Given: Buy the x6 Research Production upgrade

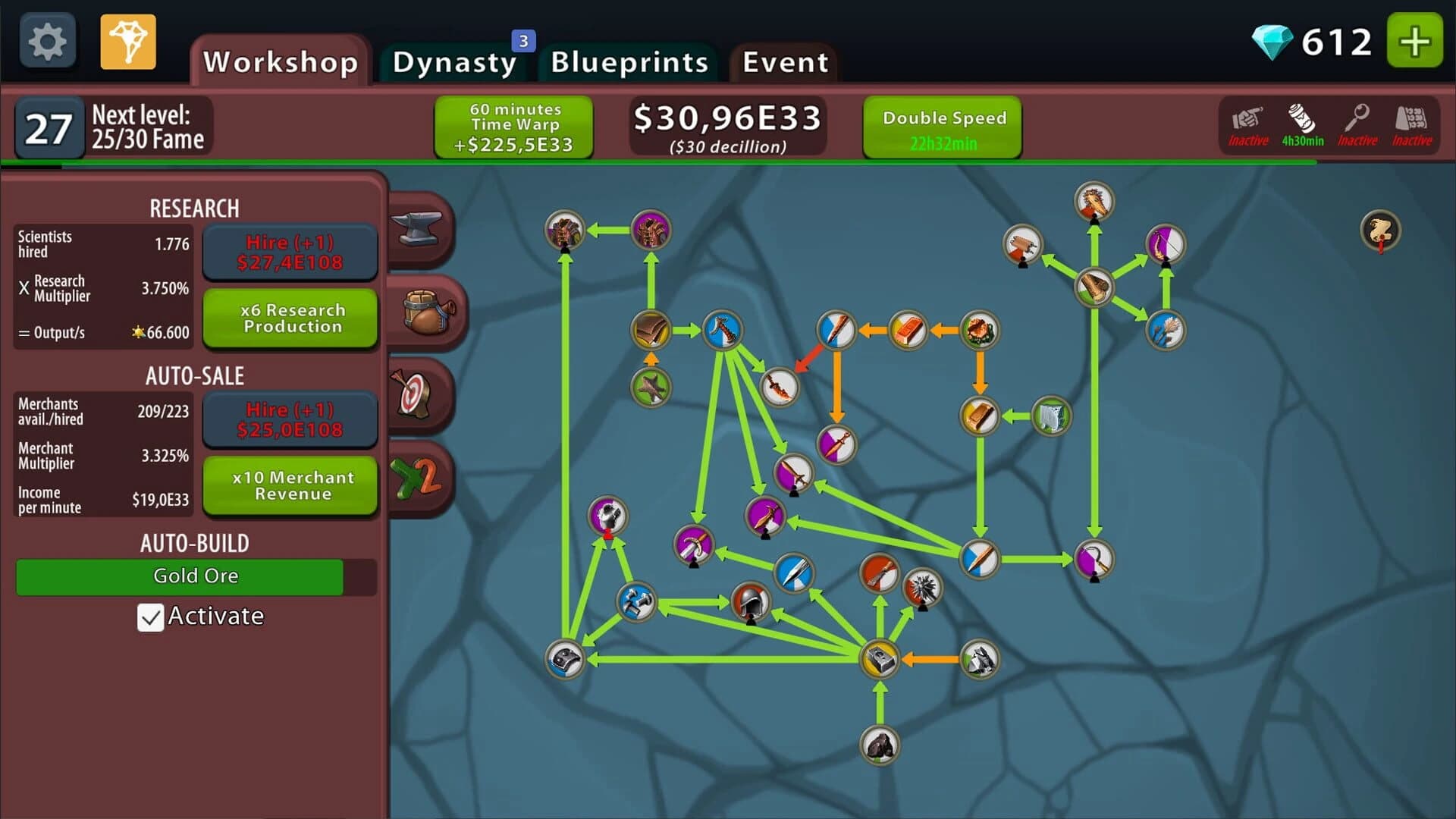Looking at the screenshot, I should pyautogui.click(x=290, y=318).
